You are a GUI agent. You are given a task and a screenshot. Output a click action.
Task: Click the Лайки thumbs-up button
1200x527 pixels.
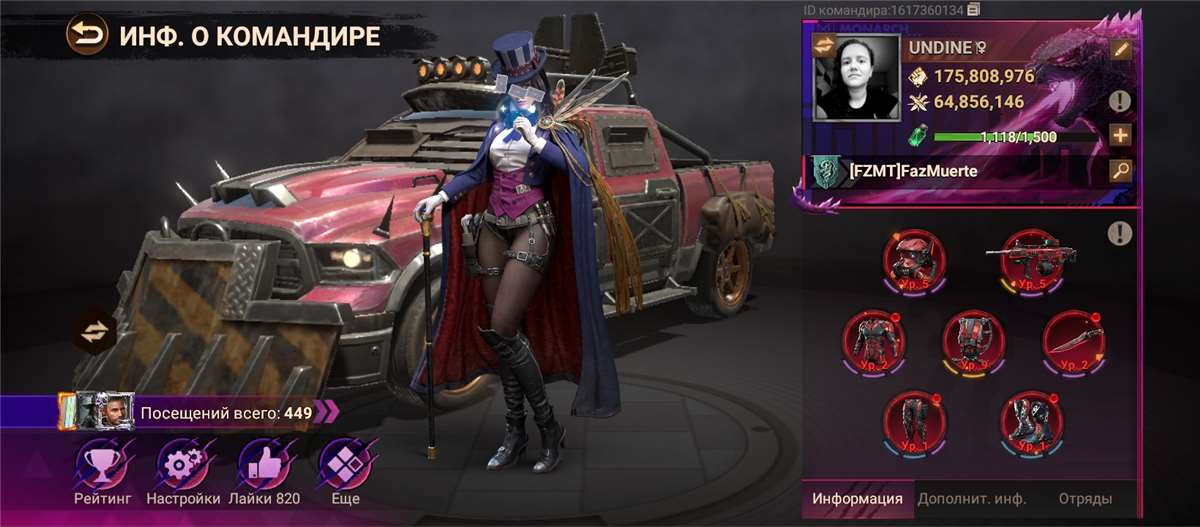pos(263,472)
